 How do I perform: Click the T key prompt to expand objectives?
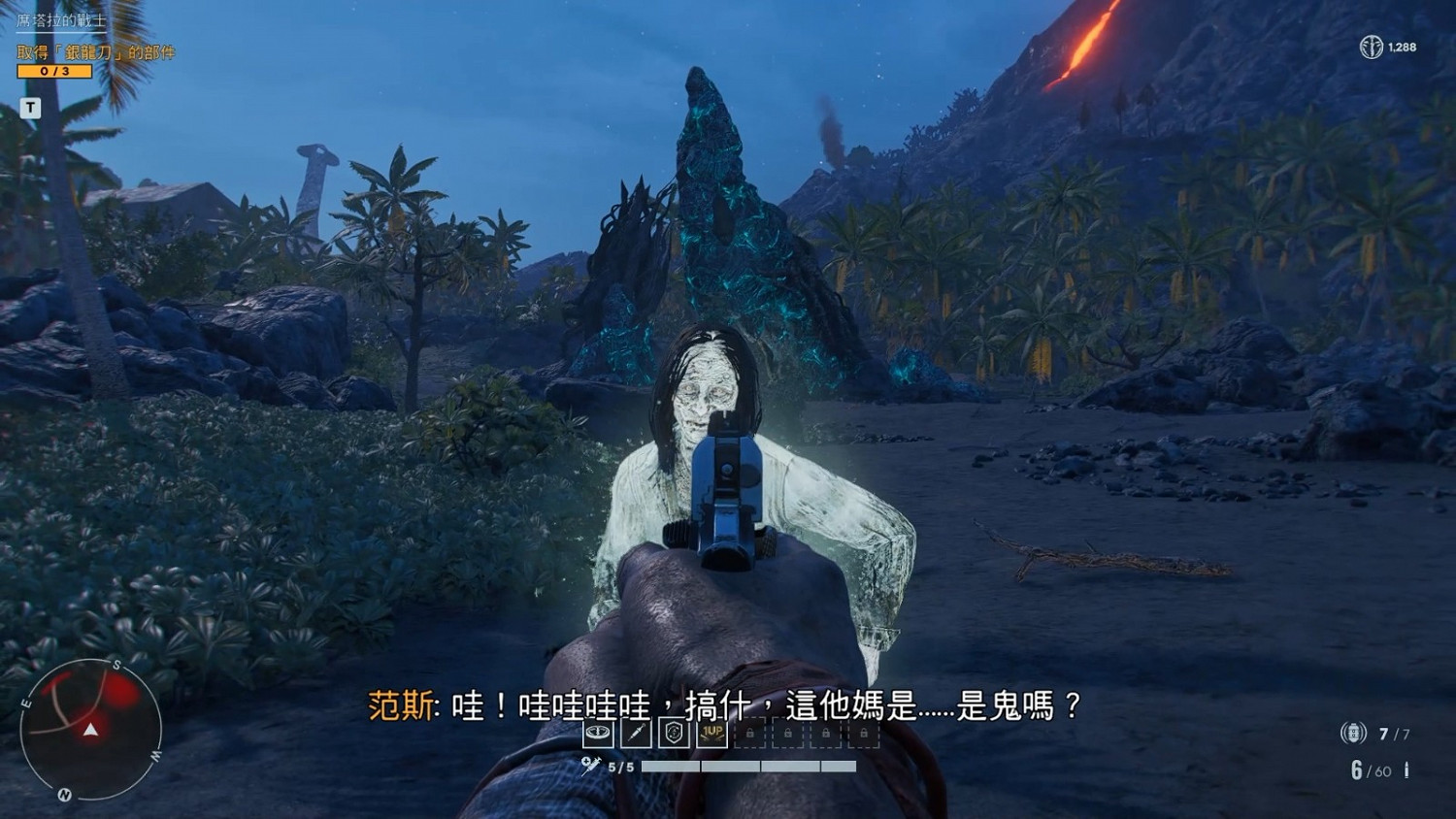pyautogui.click(x=30, y=108)
